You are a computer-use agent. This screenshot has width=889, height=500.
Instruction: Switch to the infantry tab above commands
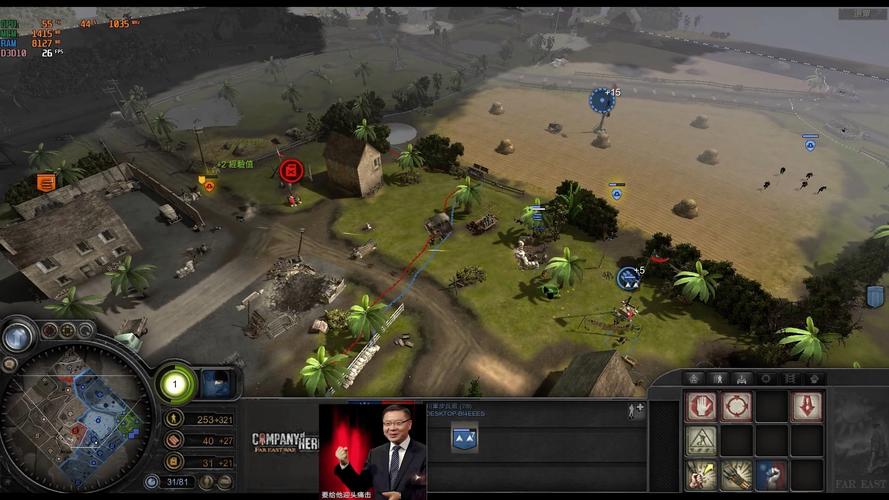[718, 379]
